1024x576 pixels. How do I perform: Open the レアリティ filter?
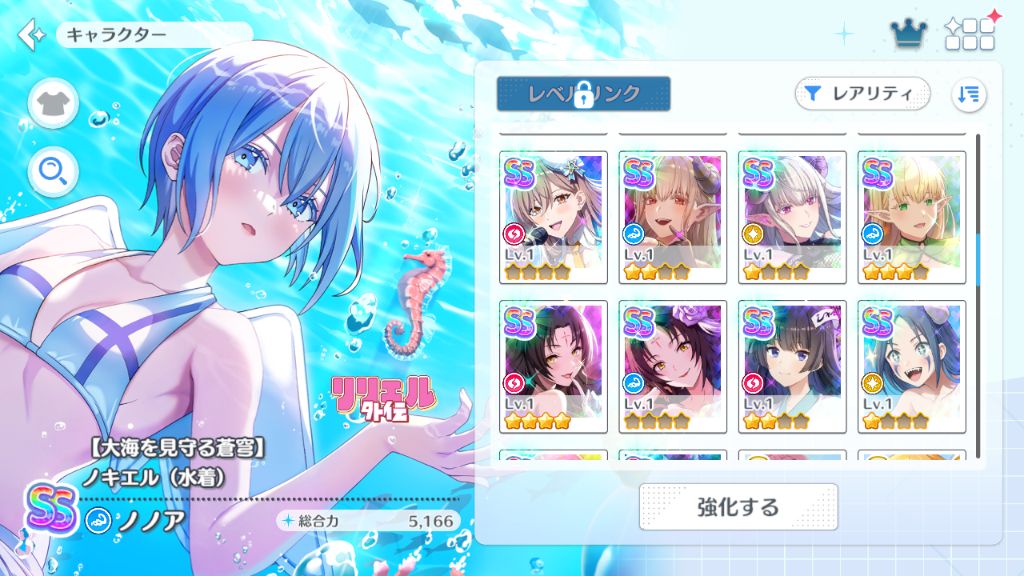click(x=862, y=94)
